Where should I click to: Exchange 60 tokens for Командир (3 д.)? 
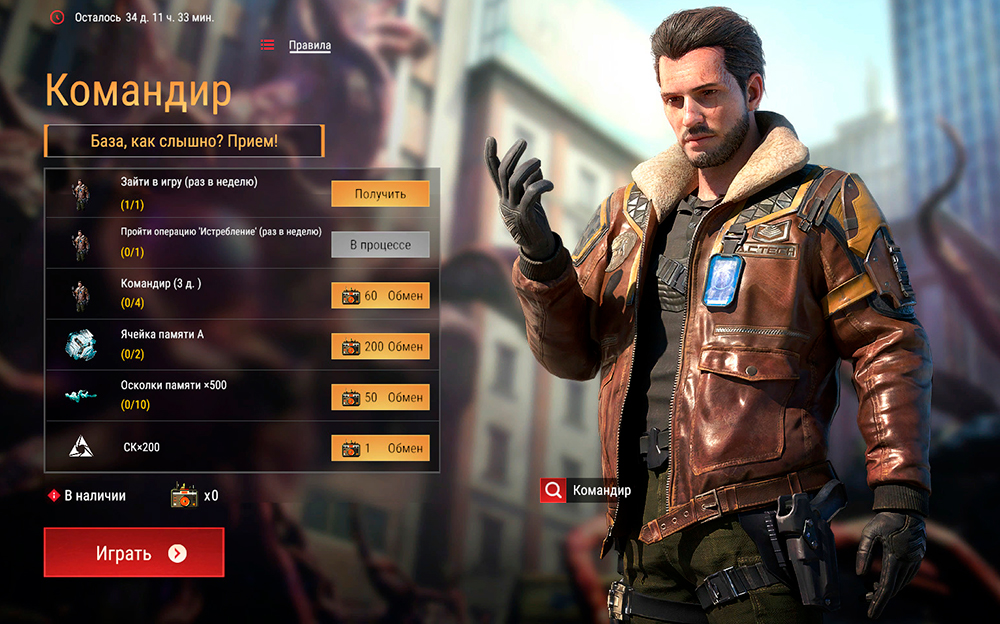point(380,295)
